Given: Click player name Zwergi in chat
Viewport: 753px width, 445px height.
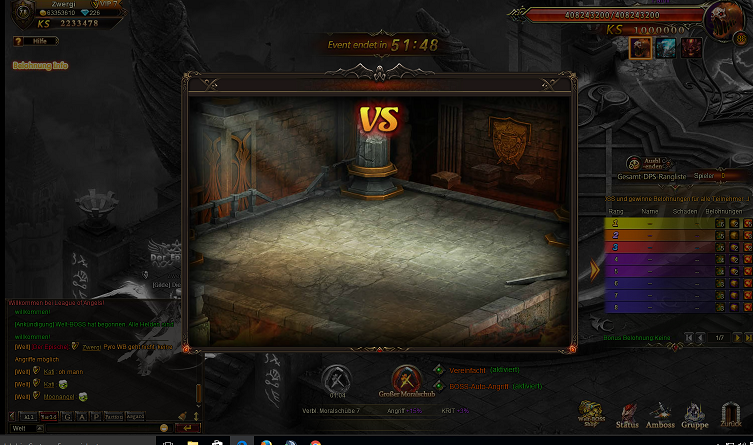Looking at the screenshot, I should point(91,346).
